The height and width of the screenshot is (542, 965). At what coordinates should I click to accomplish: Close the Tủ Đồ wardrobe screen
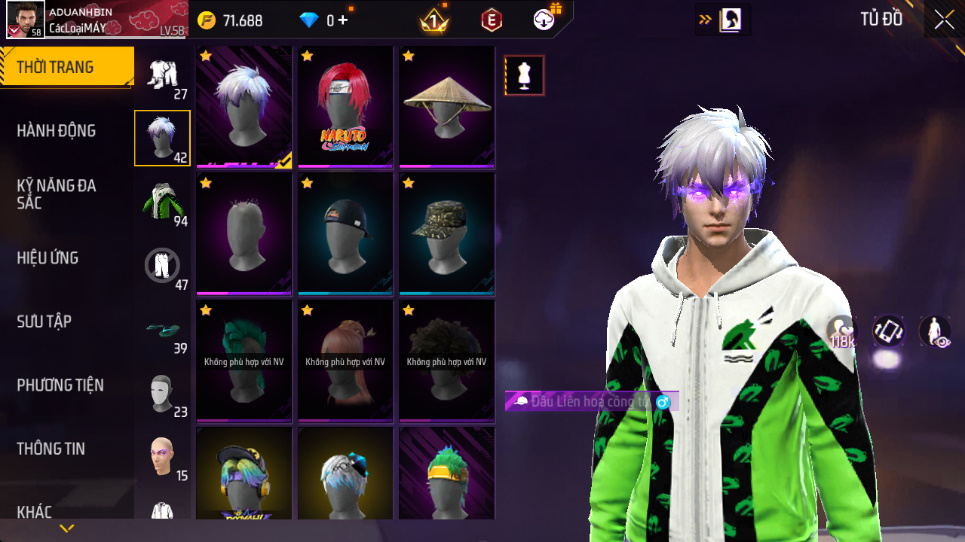point(943,20)
